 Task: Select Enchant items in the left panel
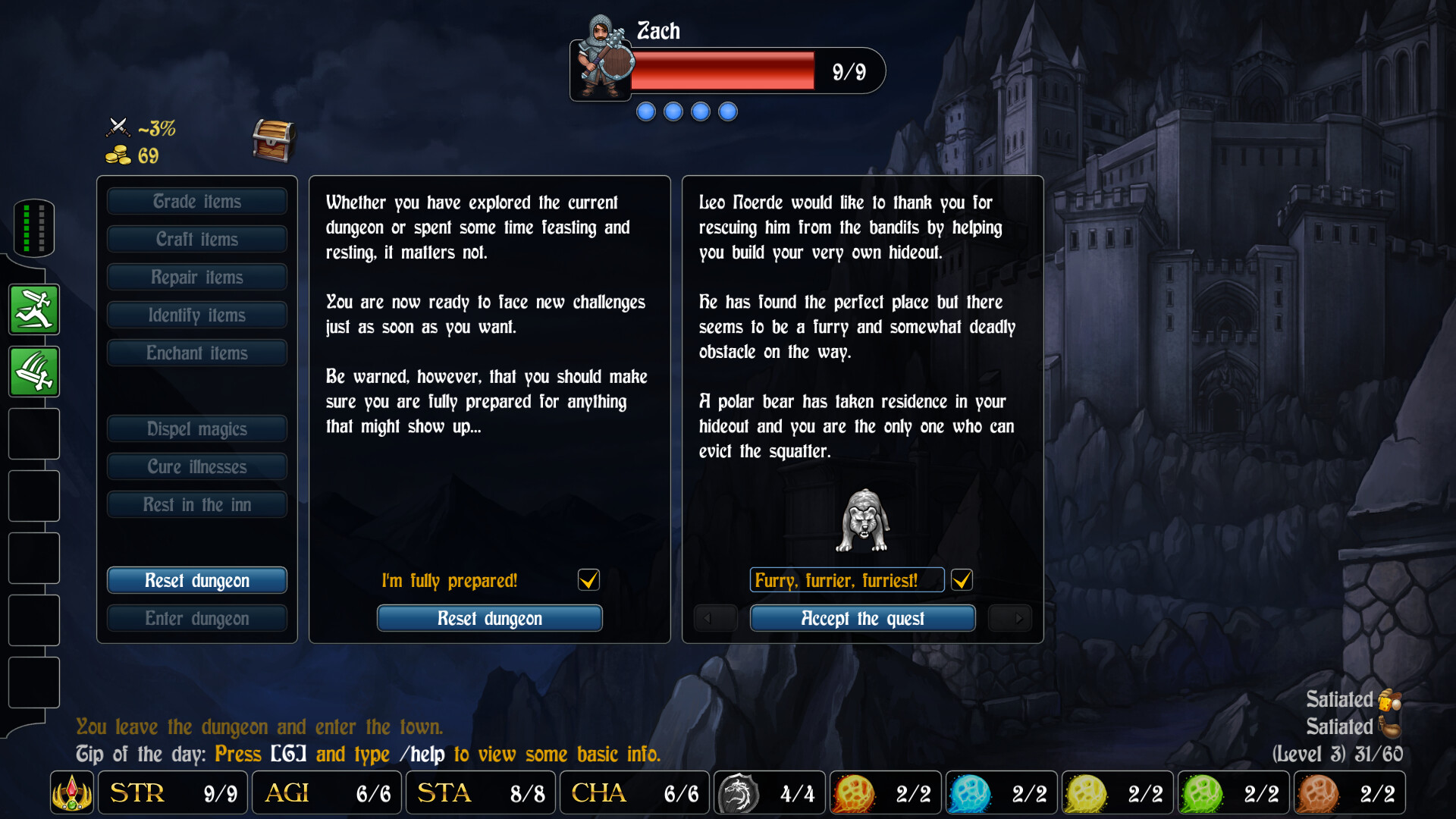196,353
